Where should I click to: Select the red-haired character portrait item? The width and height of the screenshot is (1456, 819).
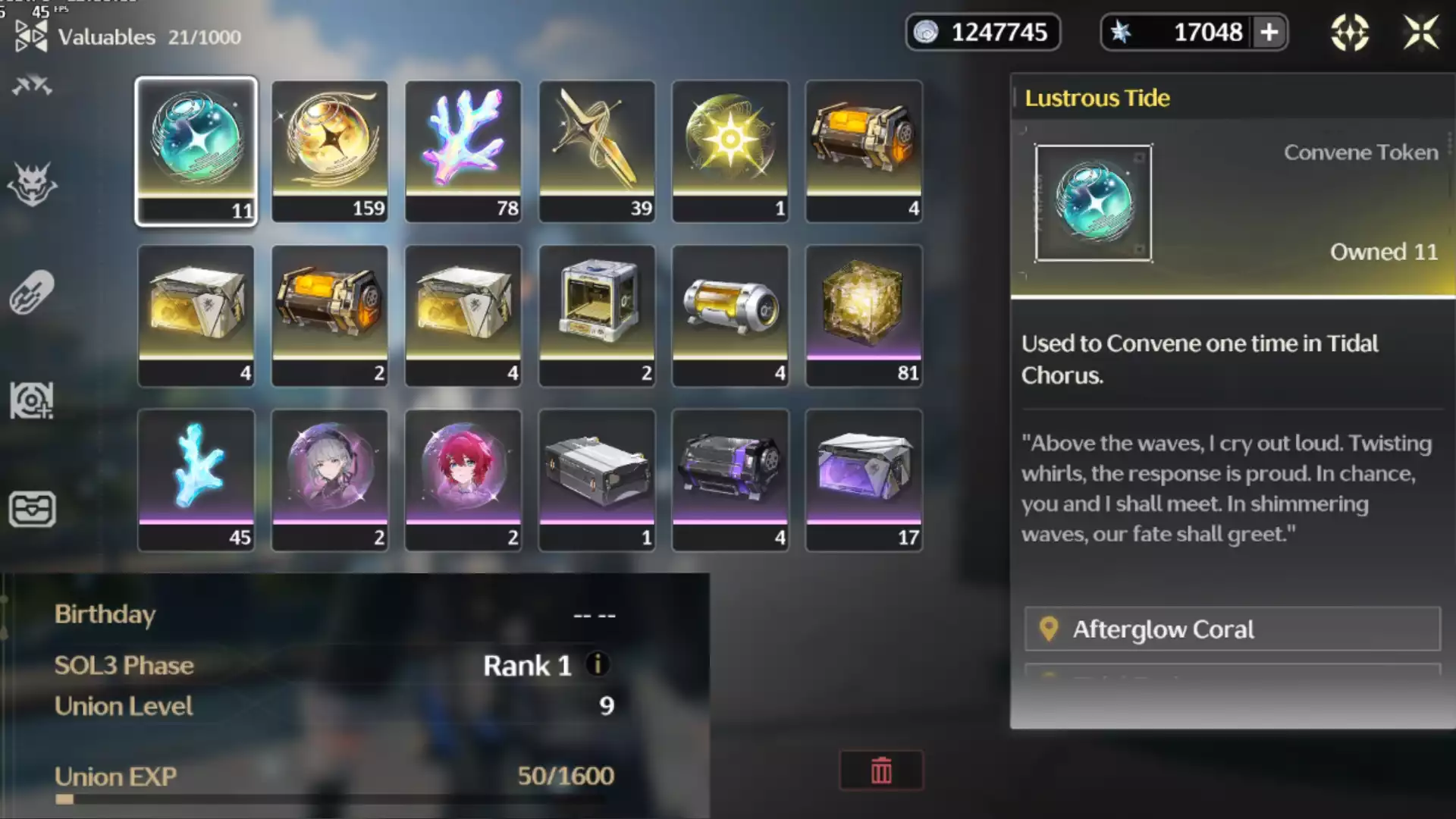463,479
